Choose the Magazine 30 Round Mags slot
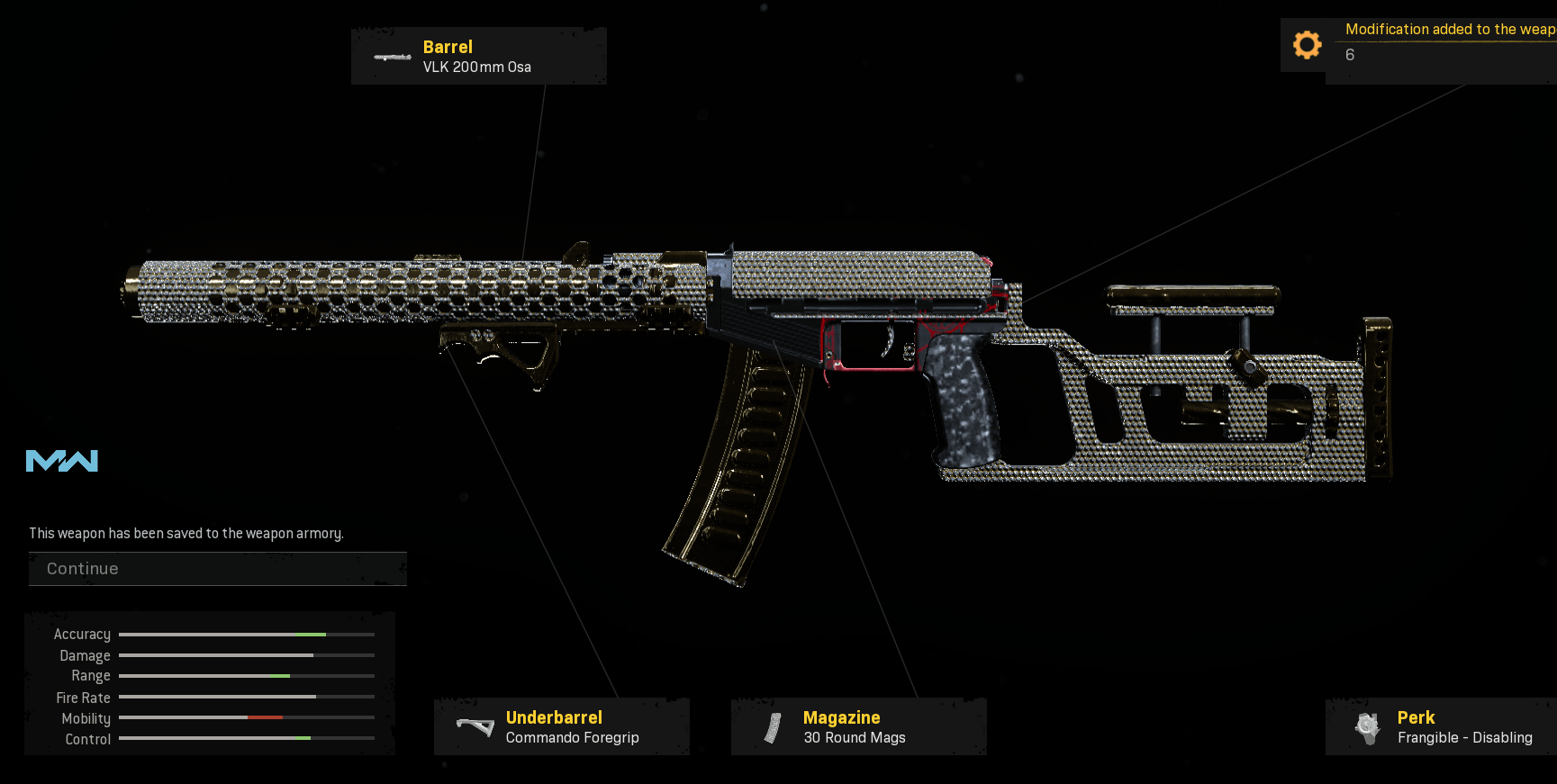The image size is (1557, 784). pos(858,726)
